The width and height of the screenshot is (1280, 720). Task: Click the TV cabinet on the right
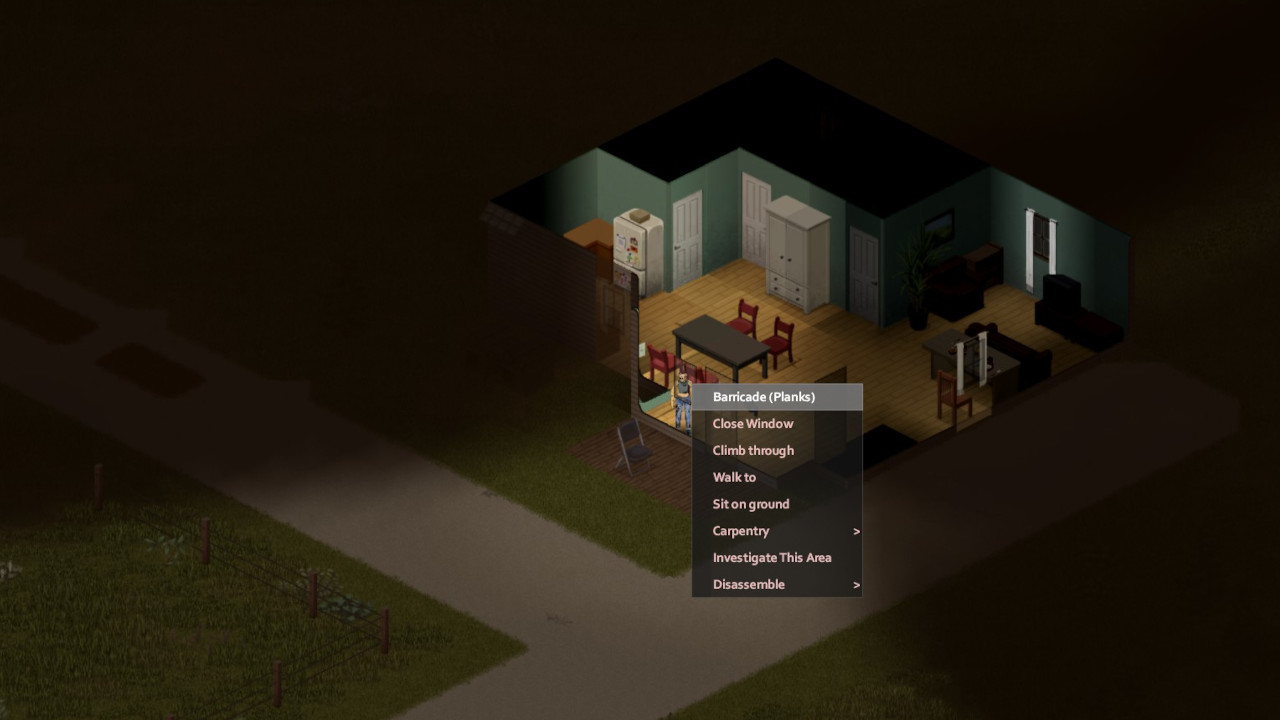click(1060, 290)
